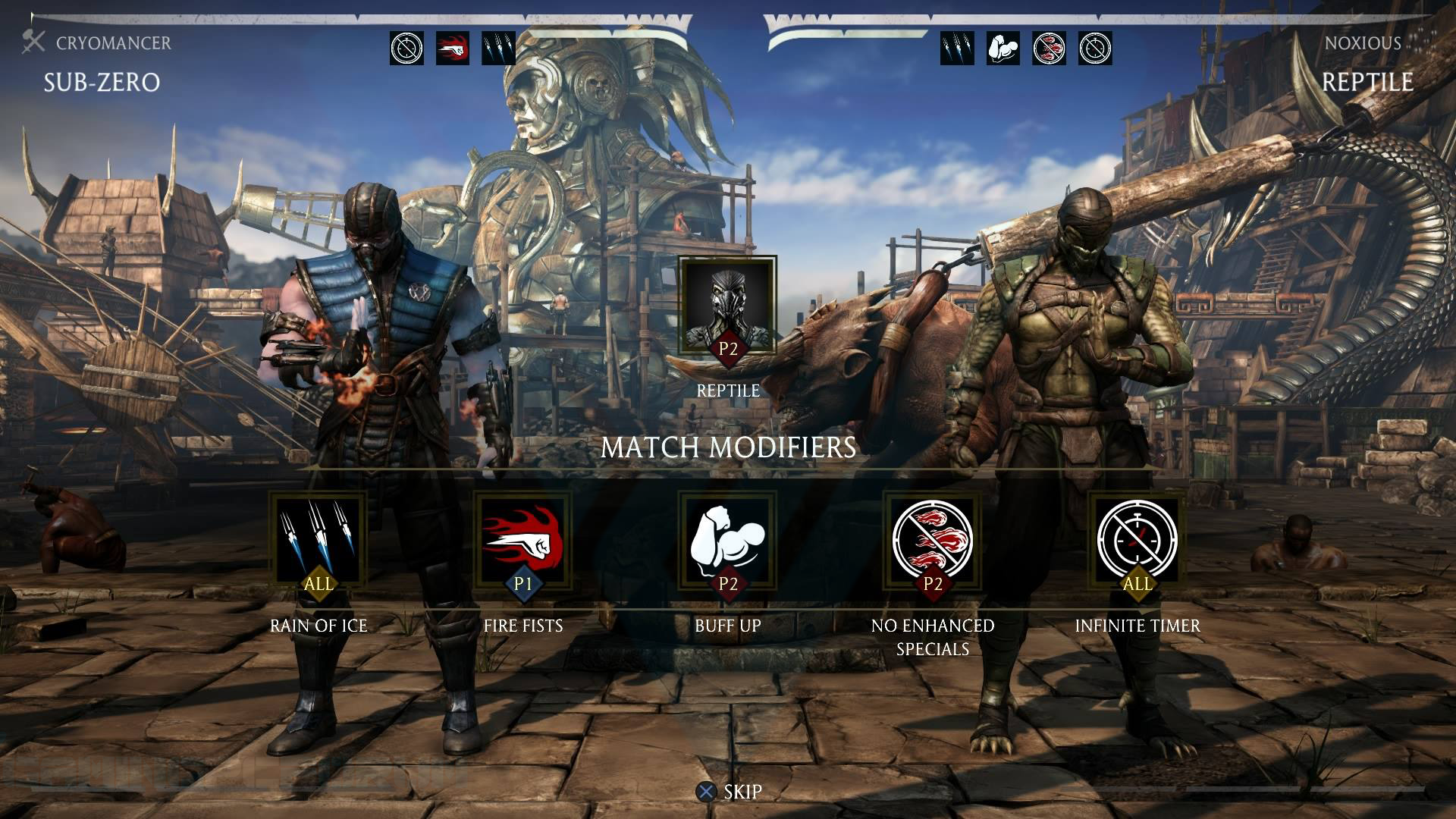
Task: Select the No Enhanced Specials modifier tile
Action: click(x=933, y=541)
